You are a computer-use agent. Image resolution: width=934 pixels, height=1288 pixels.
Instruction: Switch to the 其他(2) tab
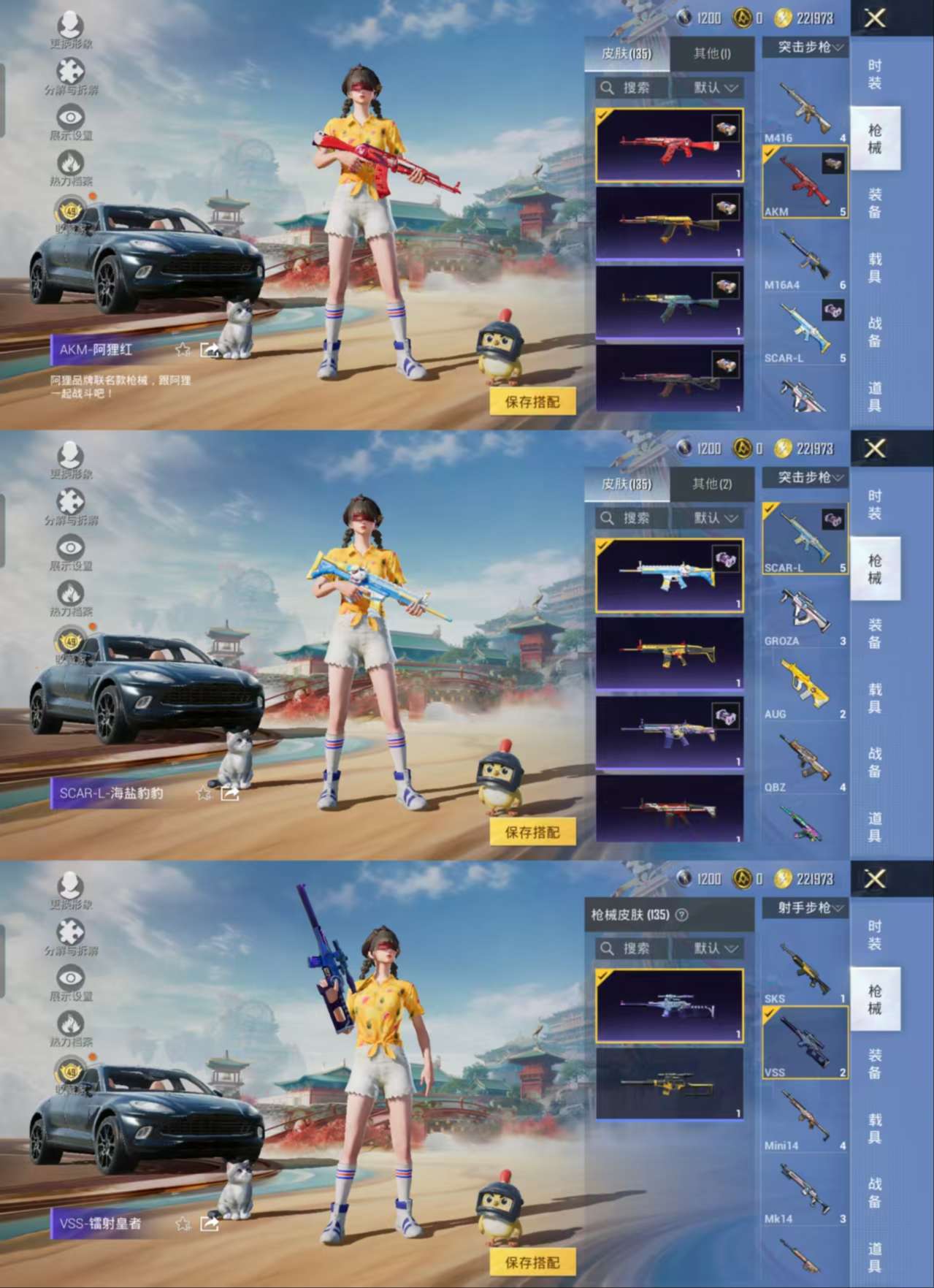pos(711,484)
